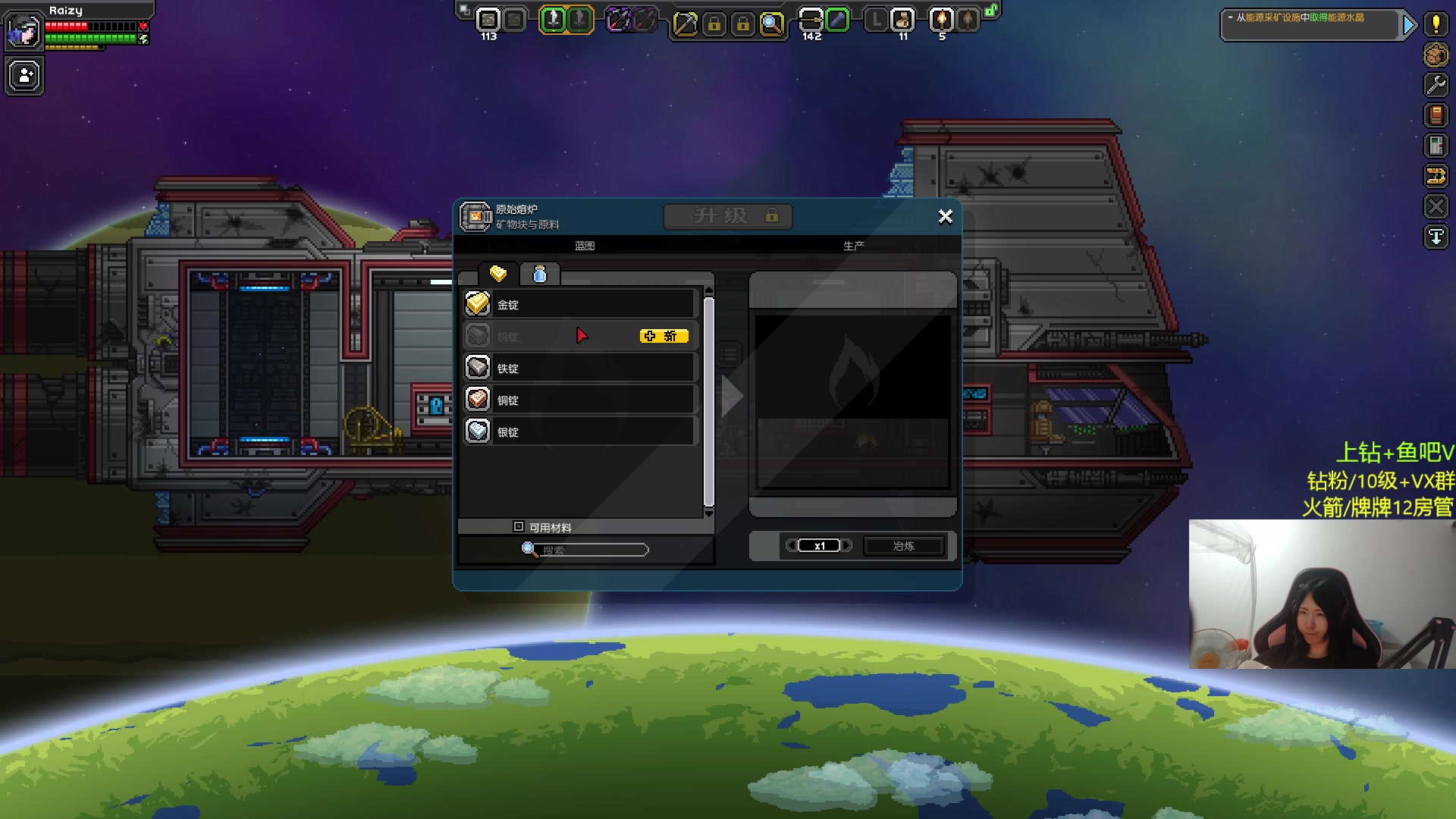1456x819 pixels.
Task: Switch to the blue bottle category tab
Action: click(x=540, y=274)
